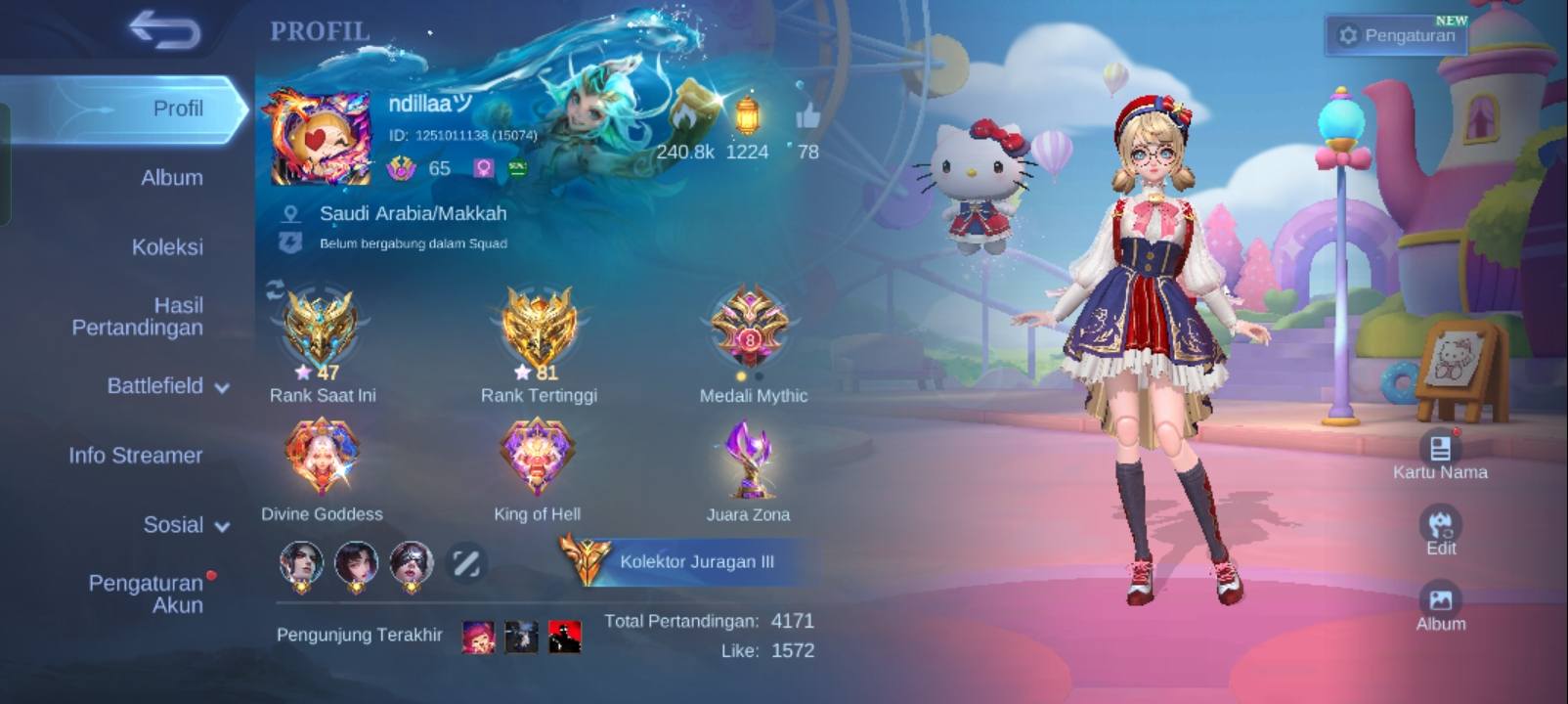
Task: Open the Info Streamer tab
Action: point(135,456)
